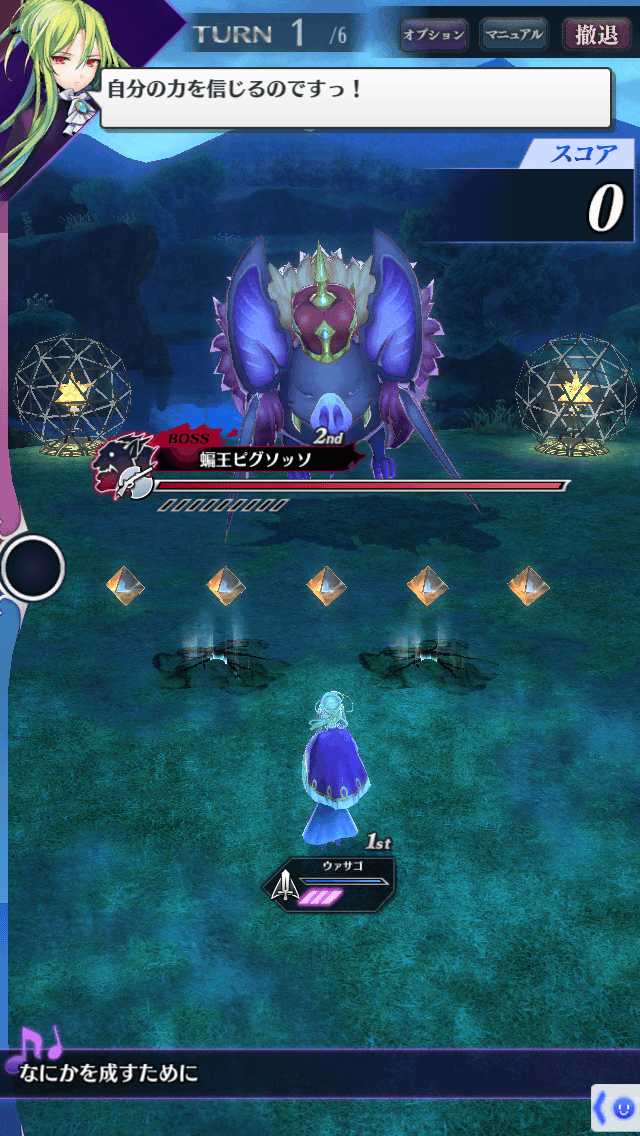Open the オプション options menu
The width and height of the screenshot is (640, 1136).
(x=434, y=35)
